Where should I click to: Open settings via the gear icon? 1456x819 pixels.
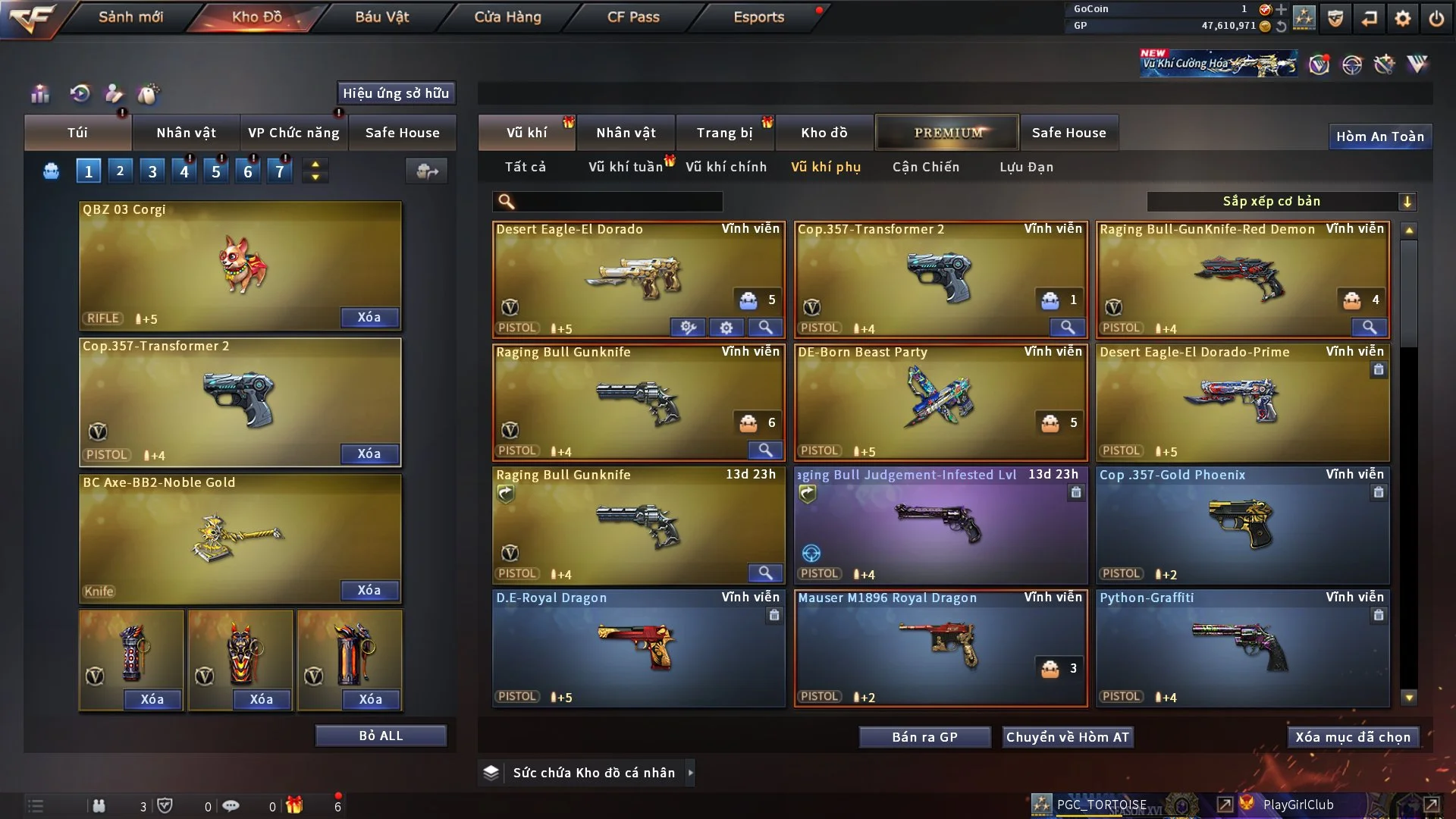[x=1402, y=18]
